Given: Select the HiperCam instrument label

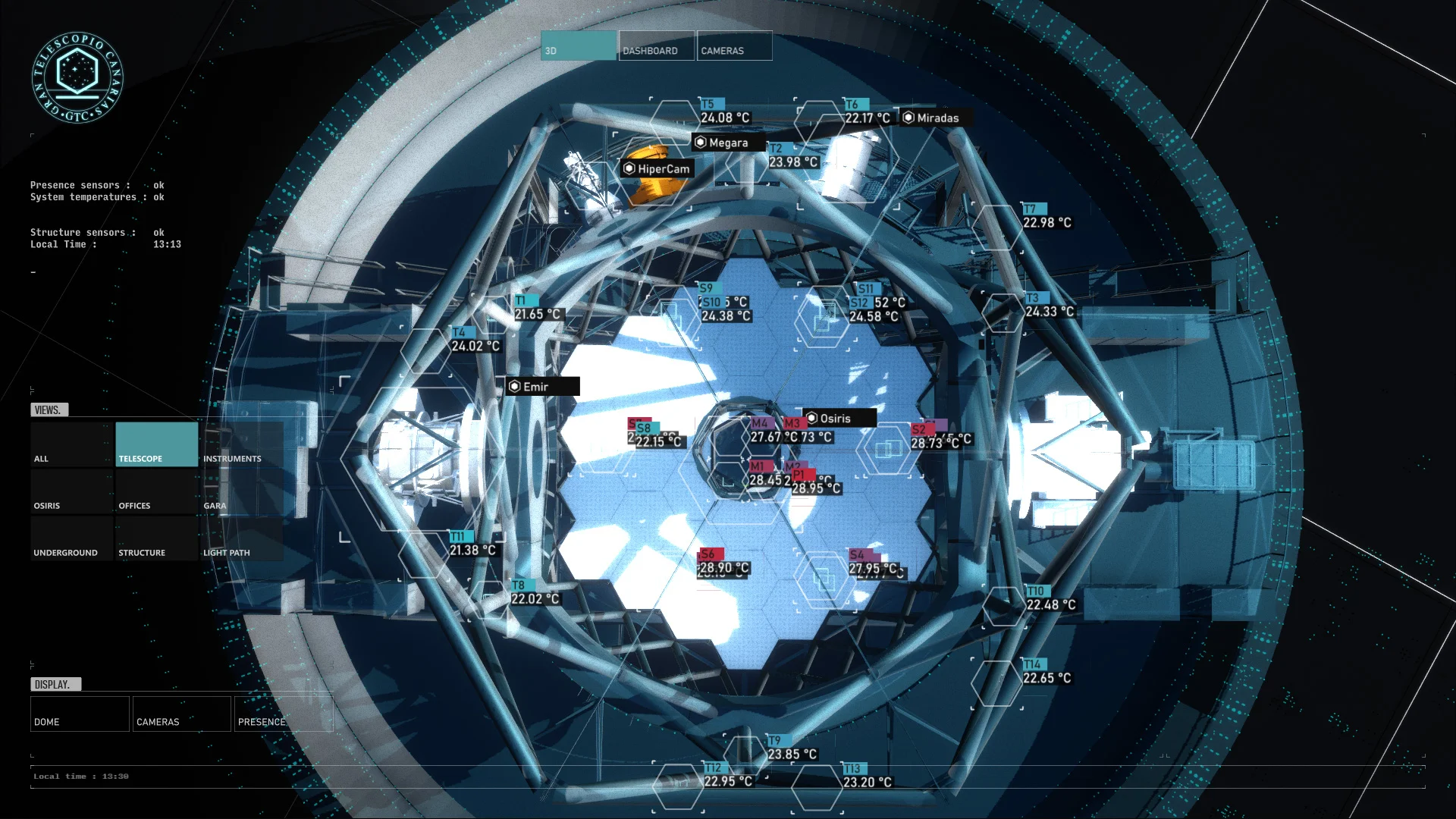Looking at the screenshot, I should coord(657,169).
